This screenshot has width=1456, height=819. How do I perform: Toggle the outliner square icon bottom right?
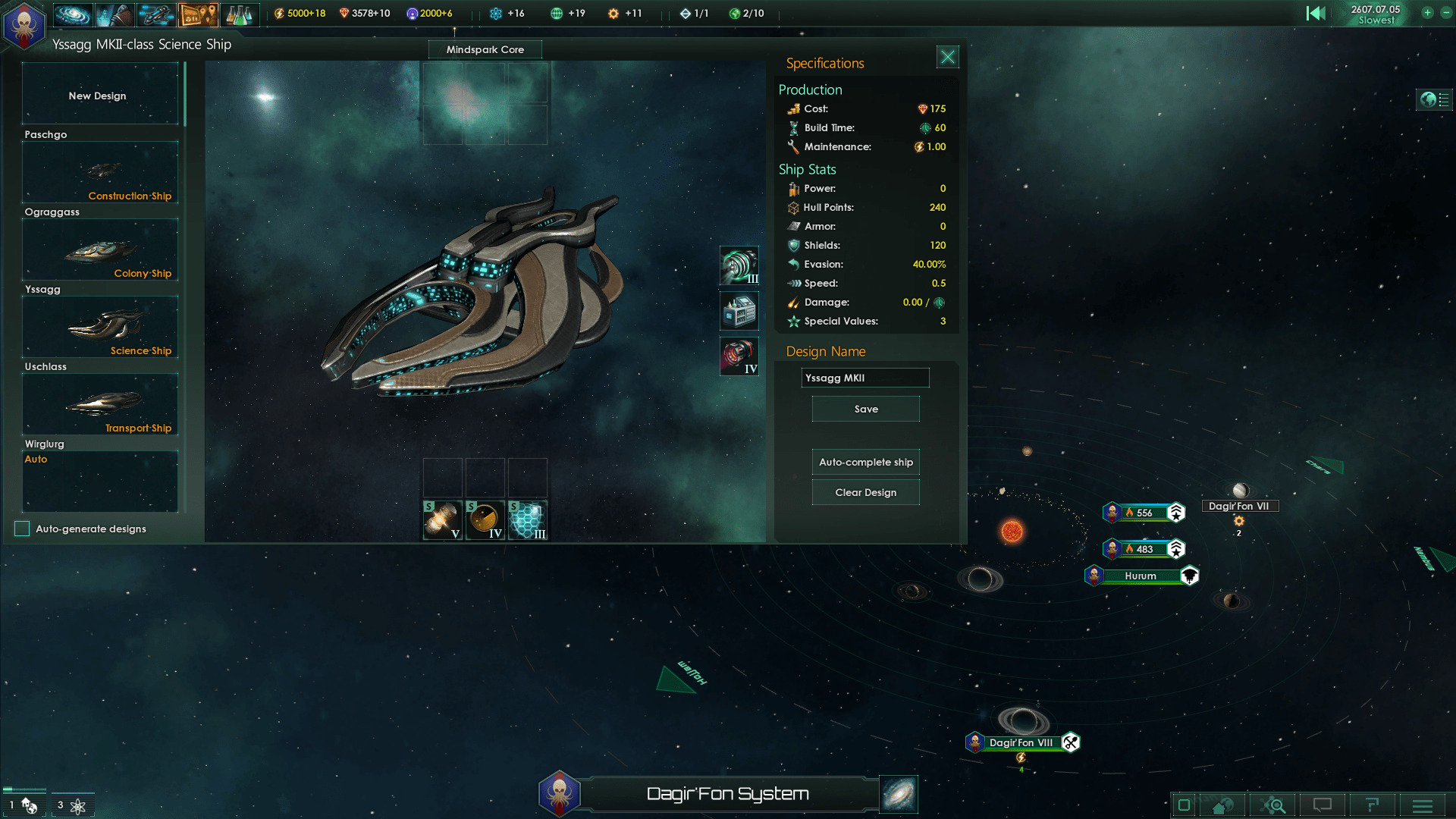pos(1185,805)
